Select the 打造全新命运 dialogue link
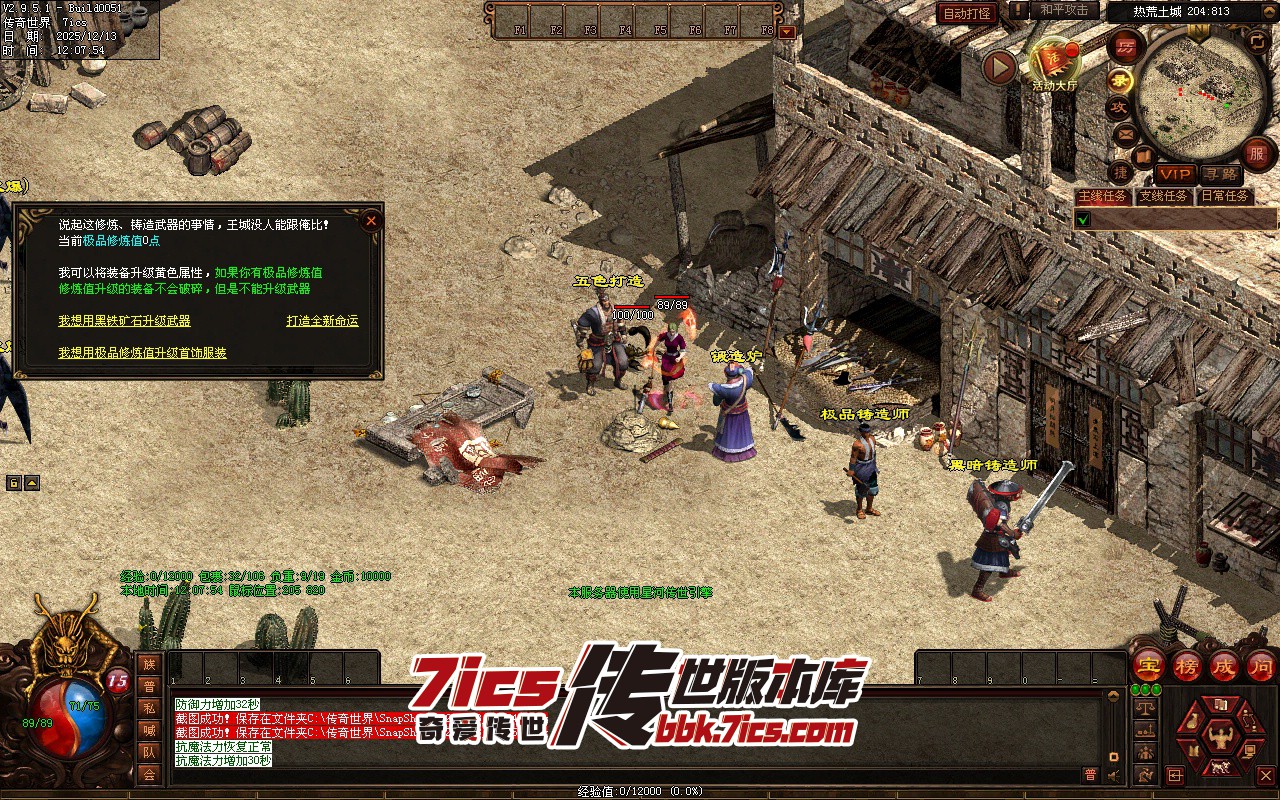The width and height of the screenshot is (1280, 800). 322,321
